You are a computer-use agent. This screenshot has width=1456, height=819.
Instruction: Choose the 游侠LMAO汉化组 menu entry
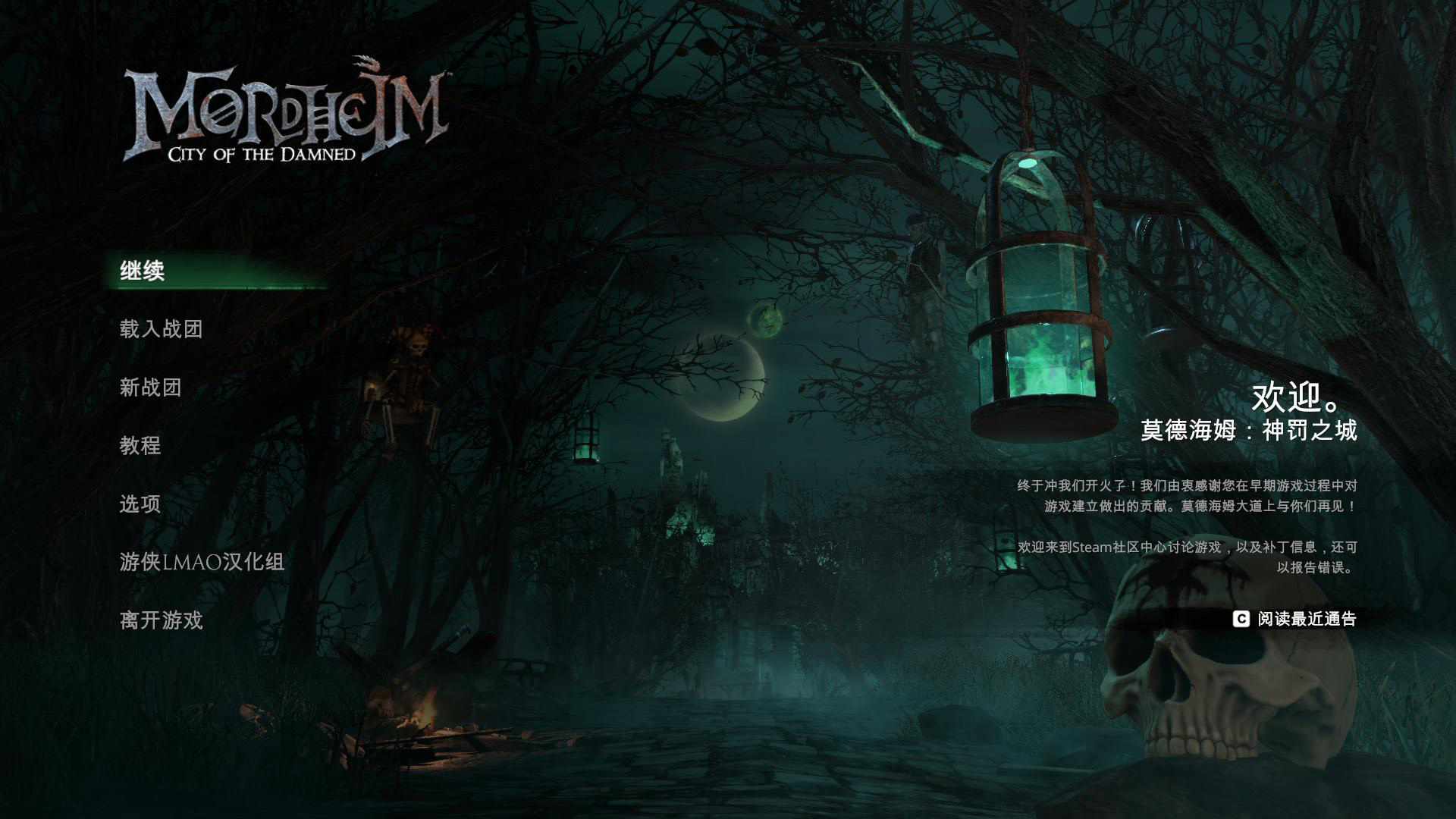click(202, 562)
